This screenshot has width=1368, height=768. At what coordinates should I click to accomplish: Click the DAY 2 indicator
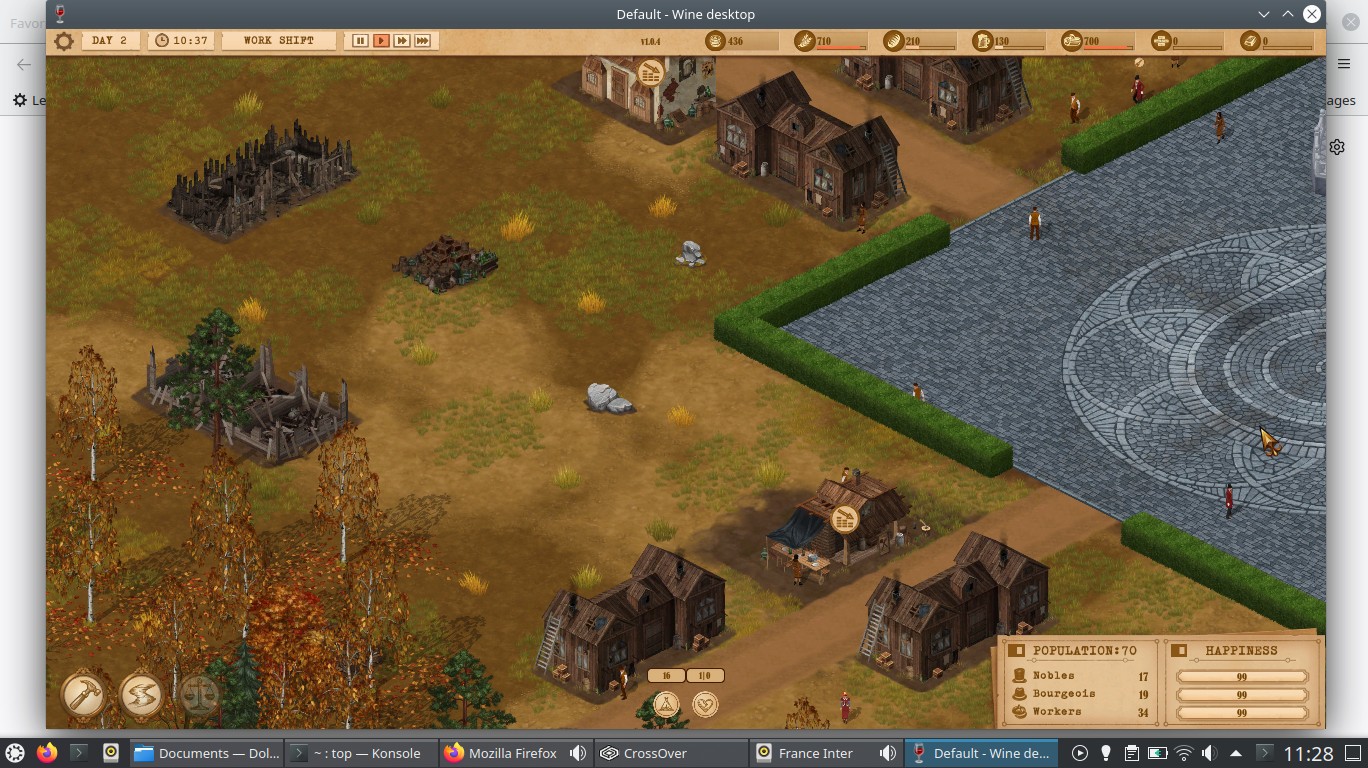[110, 41]
